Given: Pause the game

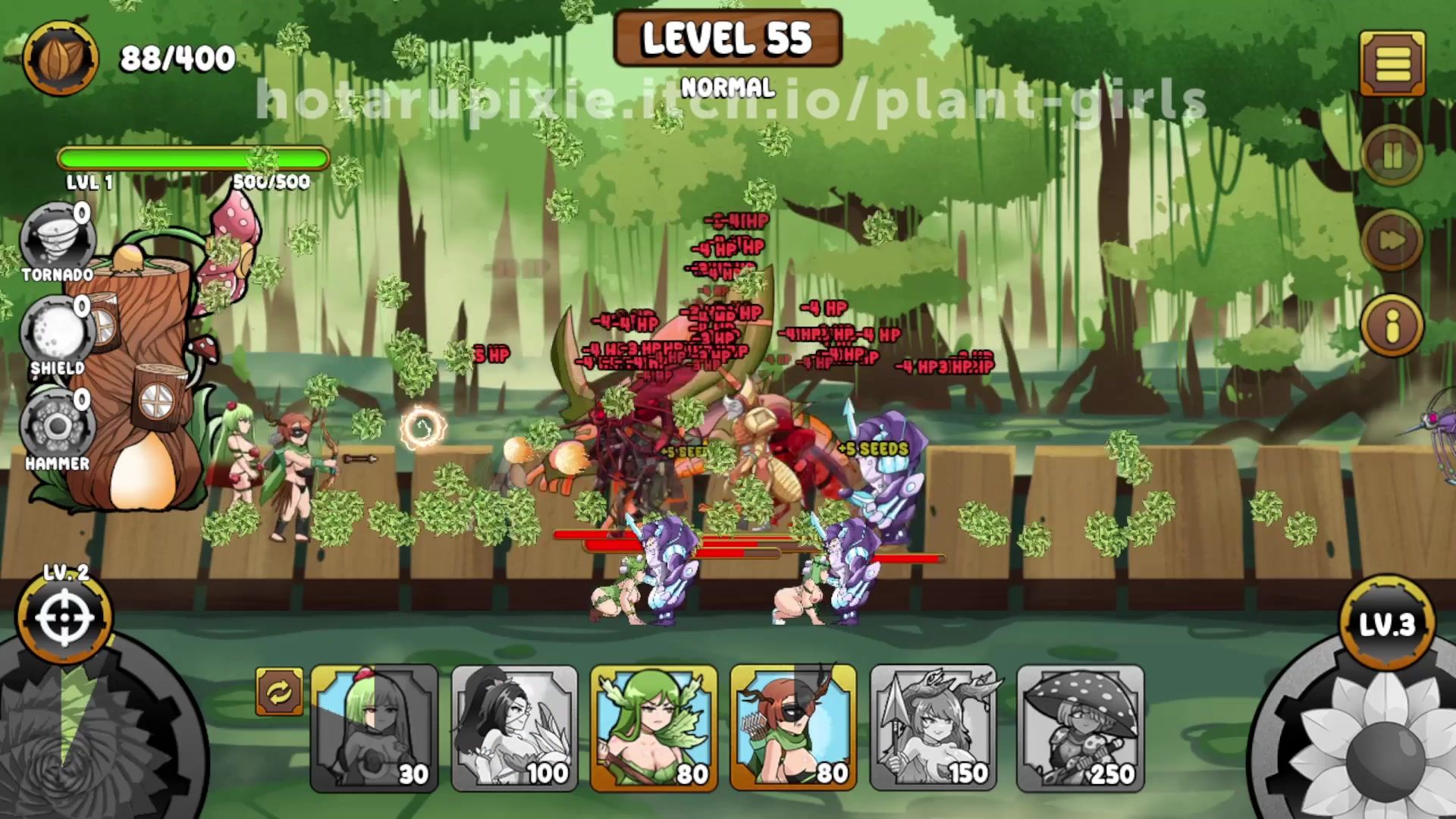Looking at the screenshot, I should coord(1392,157).
